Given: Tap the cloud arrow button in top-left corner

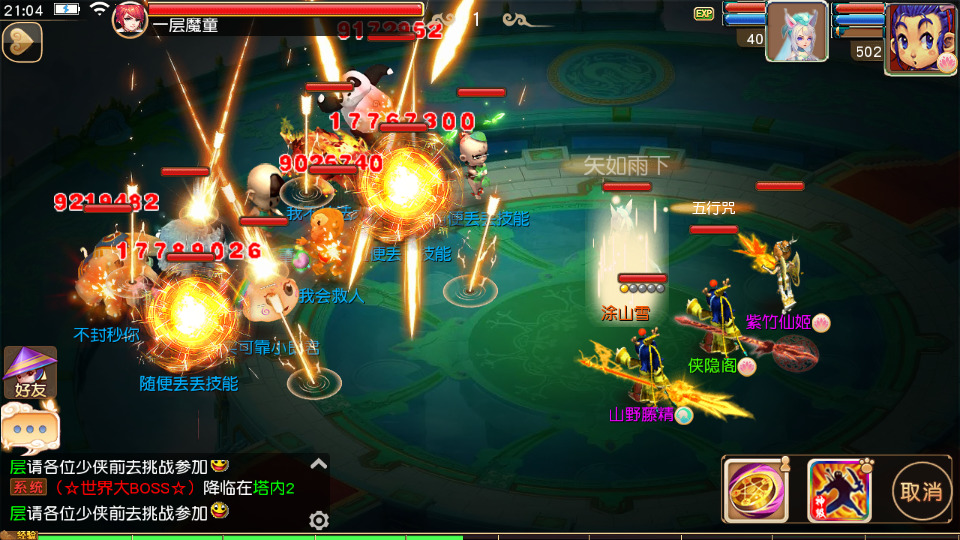Looking at the screenshot, I should (x=22, y=42).
